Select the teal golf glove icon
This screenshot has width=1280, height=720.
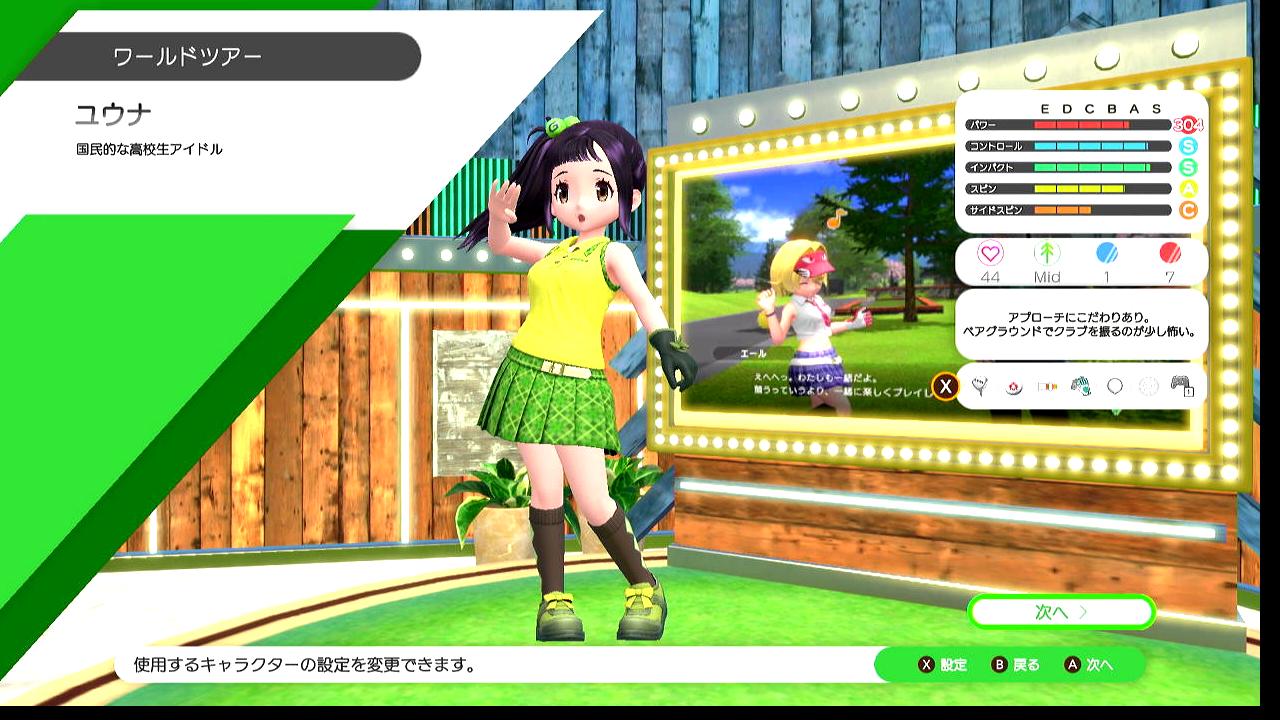(1080, 386)
